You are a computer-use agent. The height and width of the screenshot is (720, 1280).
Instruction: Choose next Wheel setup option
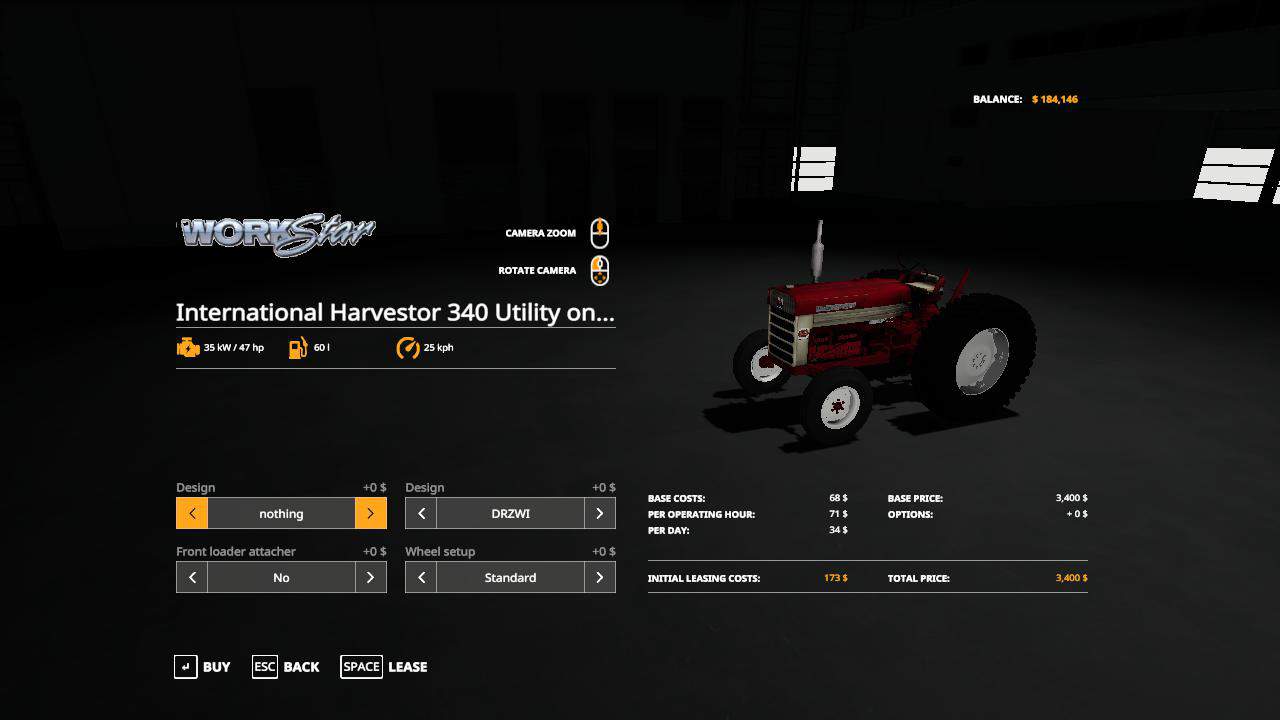pos(599,578)
